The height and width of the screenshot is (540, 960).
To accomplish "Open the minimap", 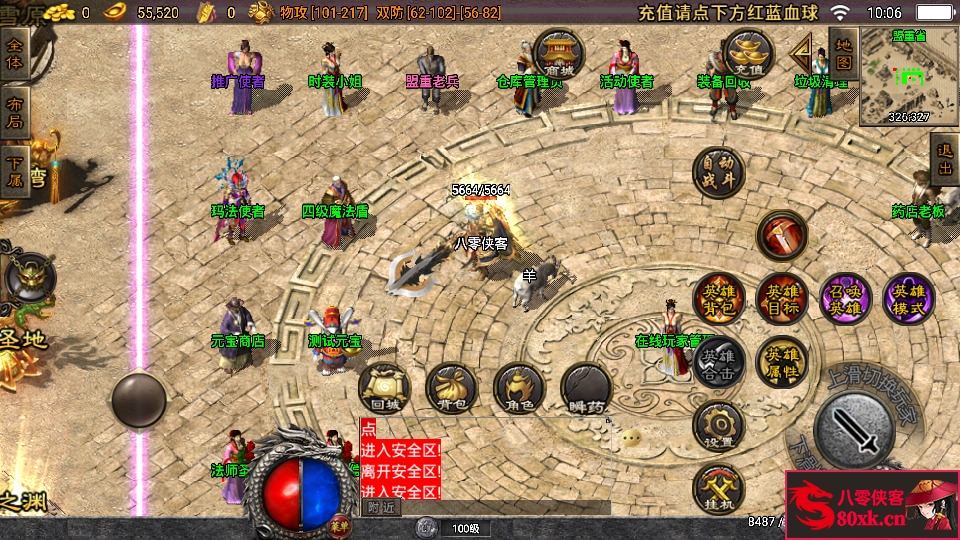I will click(x=909, y=77).
